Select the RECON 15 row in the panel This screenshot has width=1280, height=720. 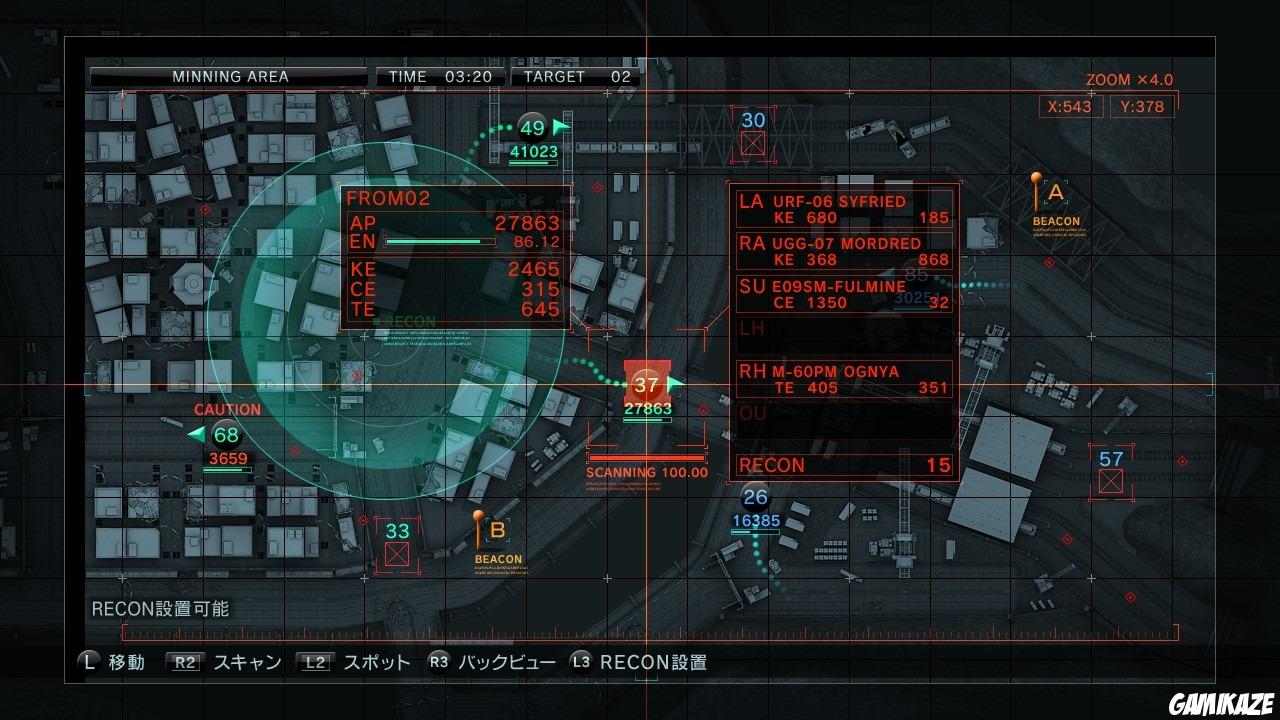click(843, 465)
